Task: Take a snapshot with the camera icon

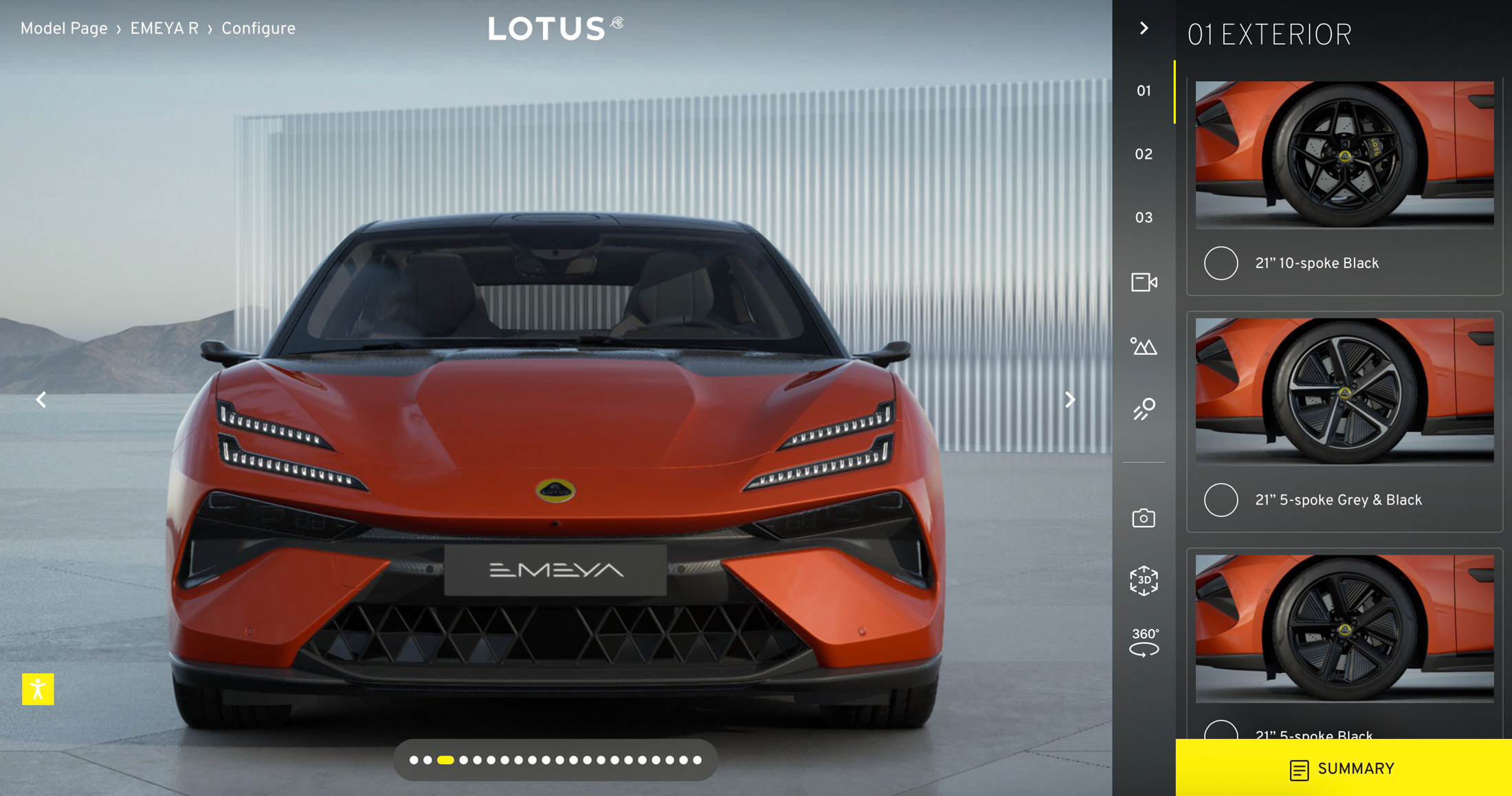Action: point(1143,518)
